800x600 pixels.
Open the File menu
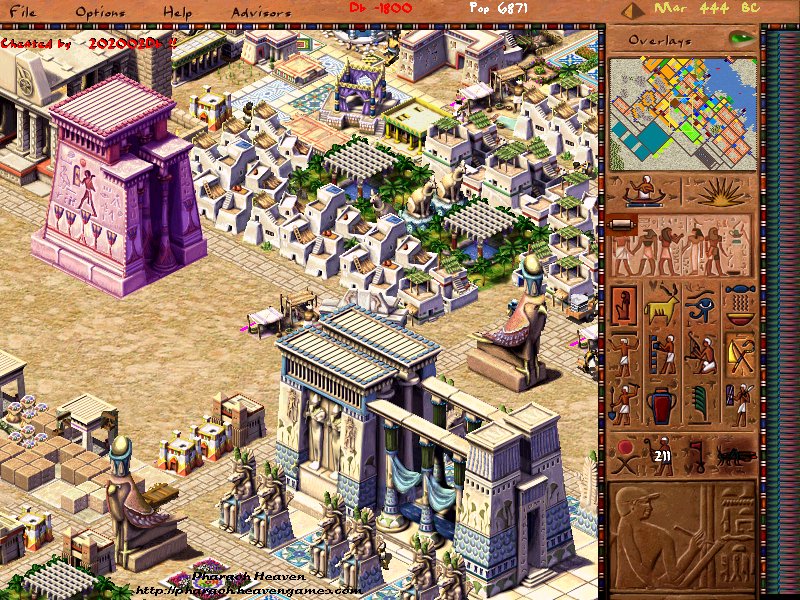(22, 13)
